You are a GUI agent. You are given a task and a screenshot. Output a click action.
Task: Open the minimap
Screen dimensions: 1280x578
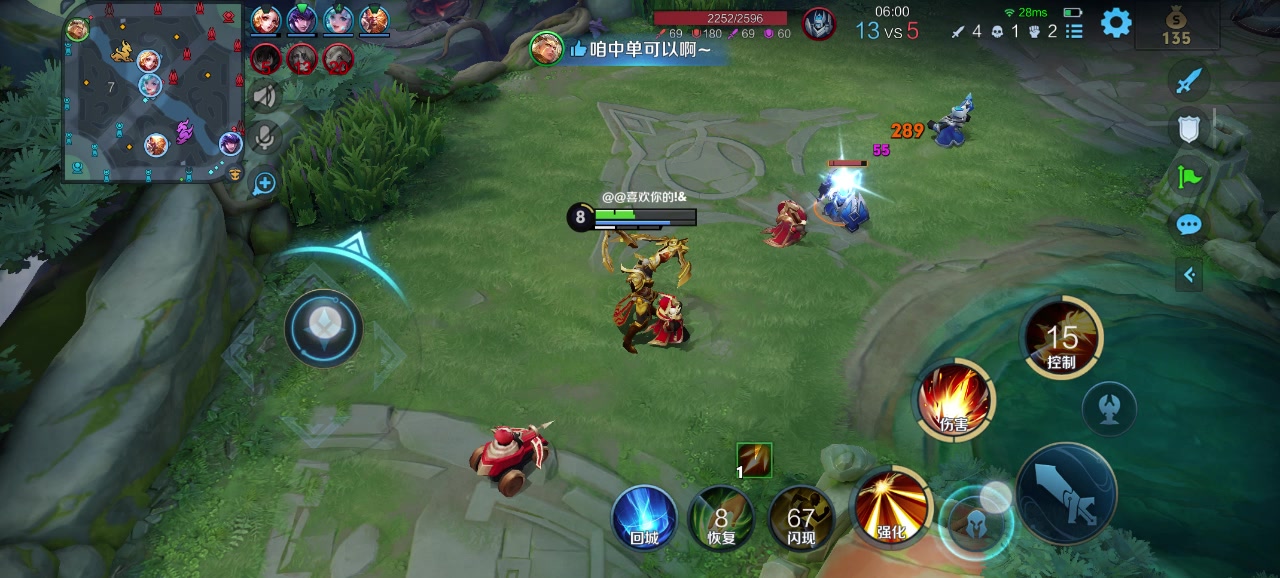[x=155, y=97]
